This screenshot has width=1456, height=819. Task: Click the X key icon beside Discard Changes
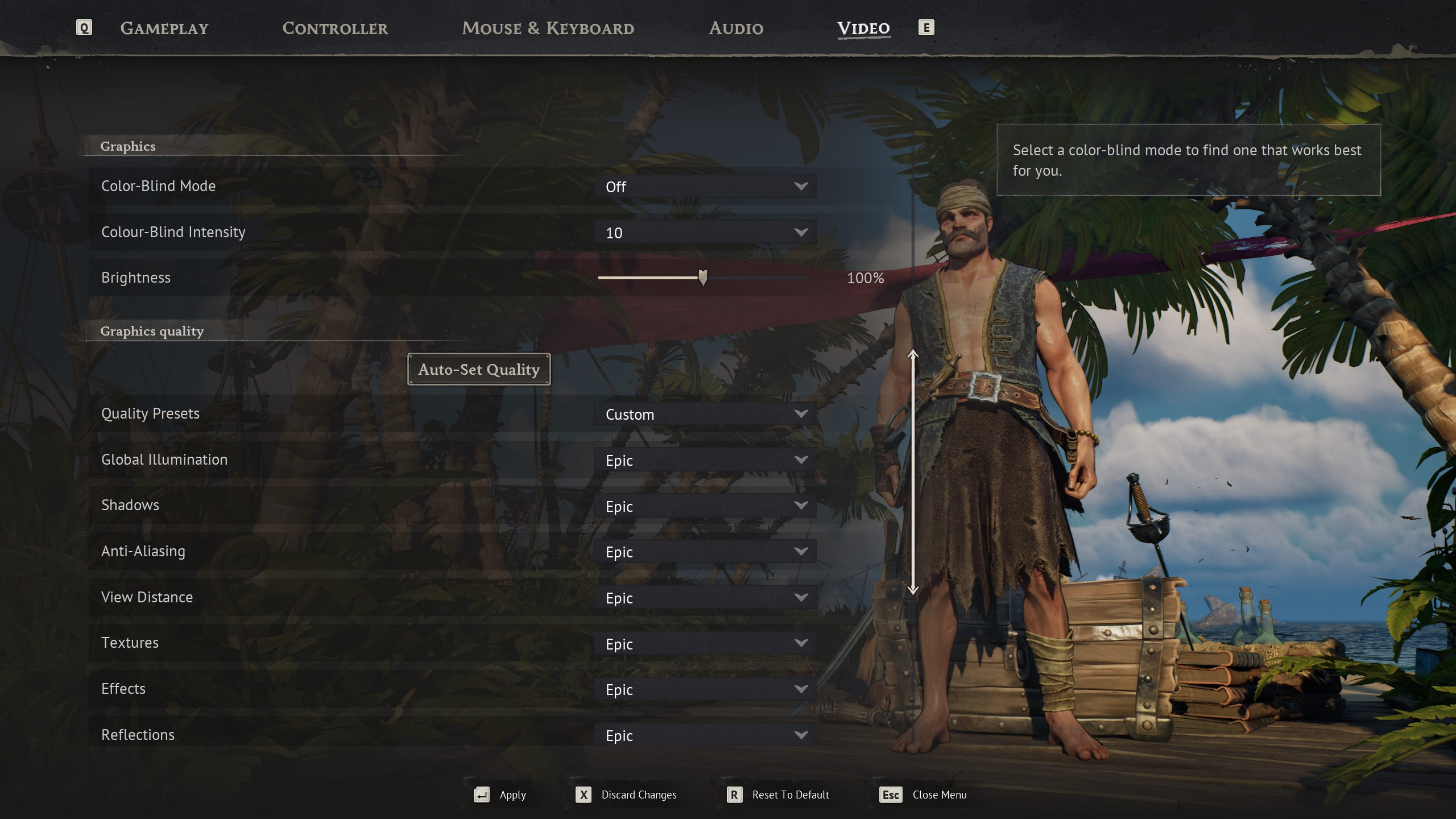[x=584, y=795]
